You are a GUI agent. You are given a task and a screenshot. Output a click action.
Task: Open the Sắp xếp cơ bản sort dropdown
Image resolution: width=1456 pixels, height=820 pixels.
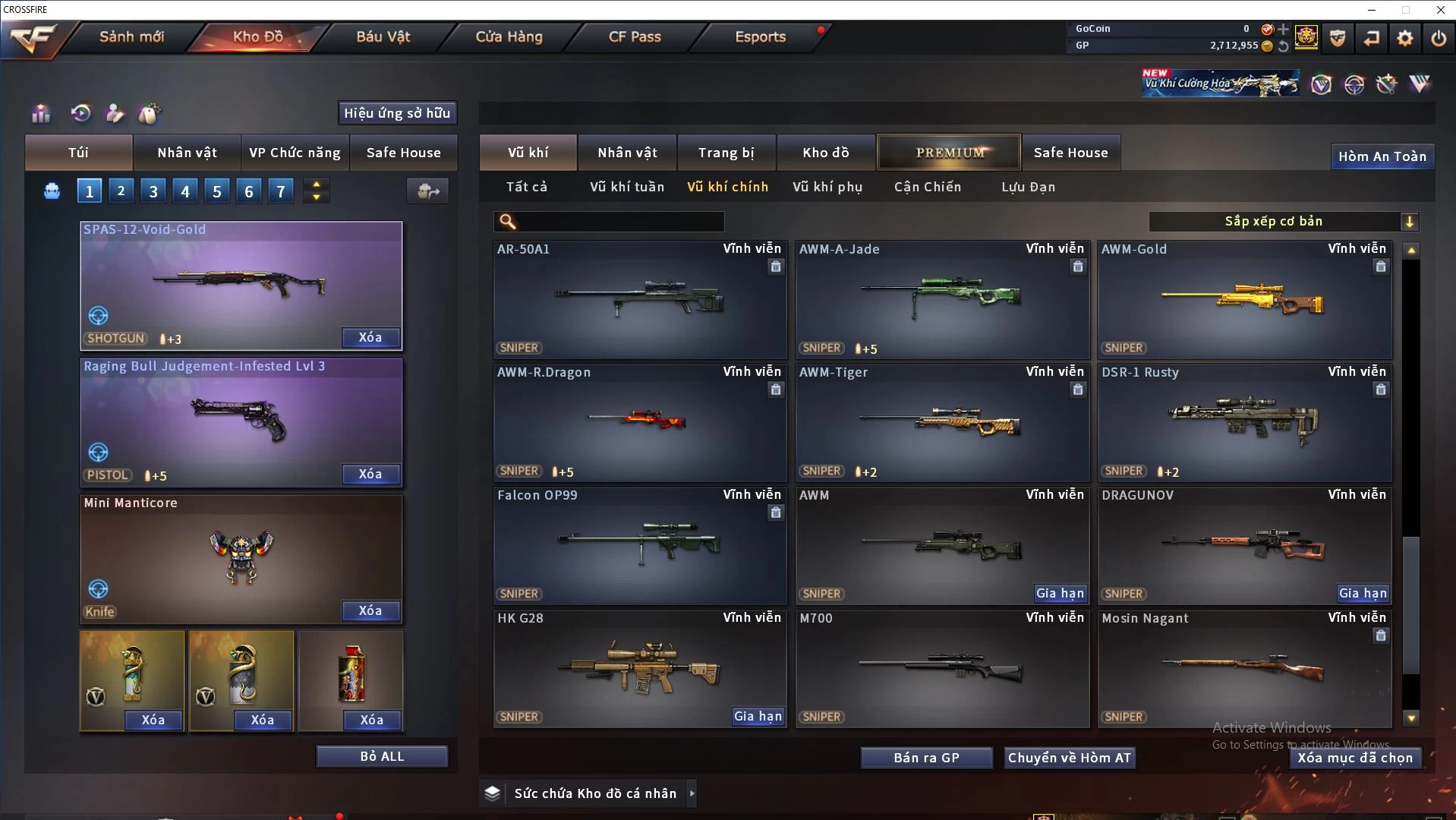1282,221
